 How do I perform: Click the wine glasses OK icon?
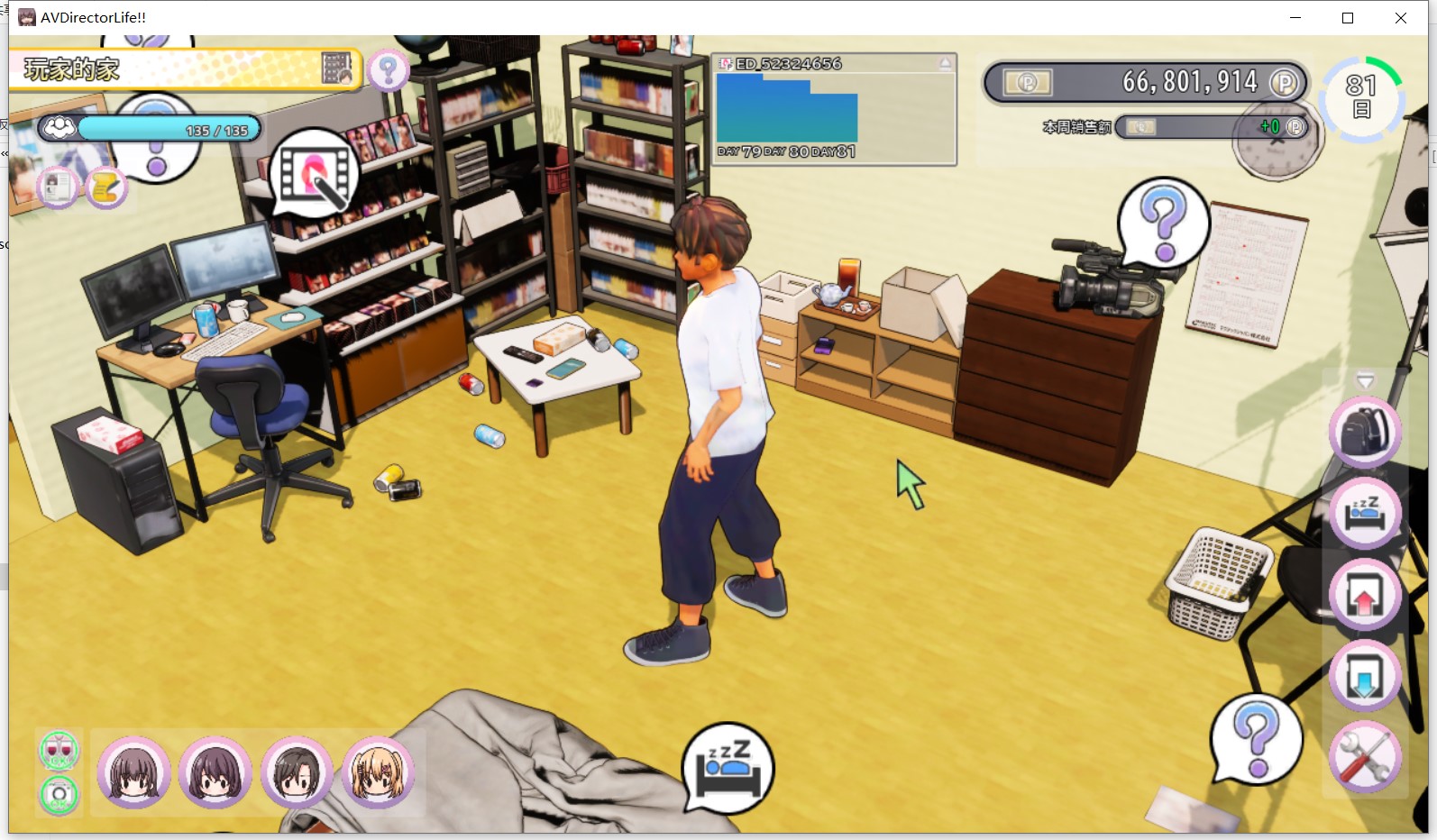click(59, 751)
